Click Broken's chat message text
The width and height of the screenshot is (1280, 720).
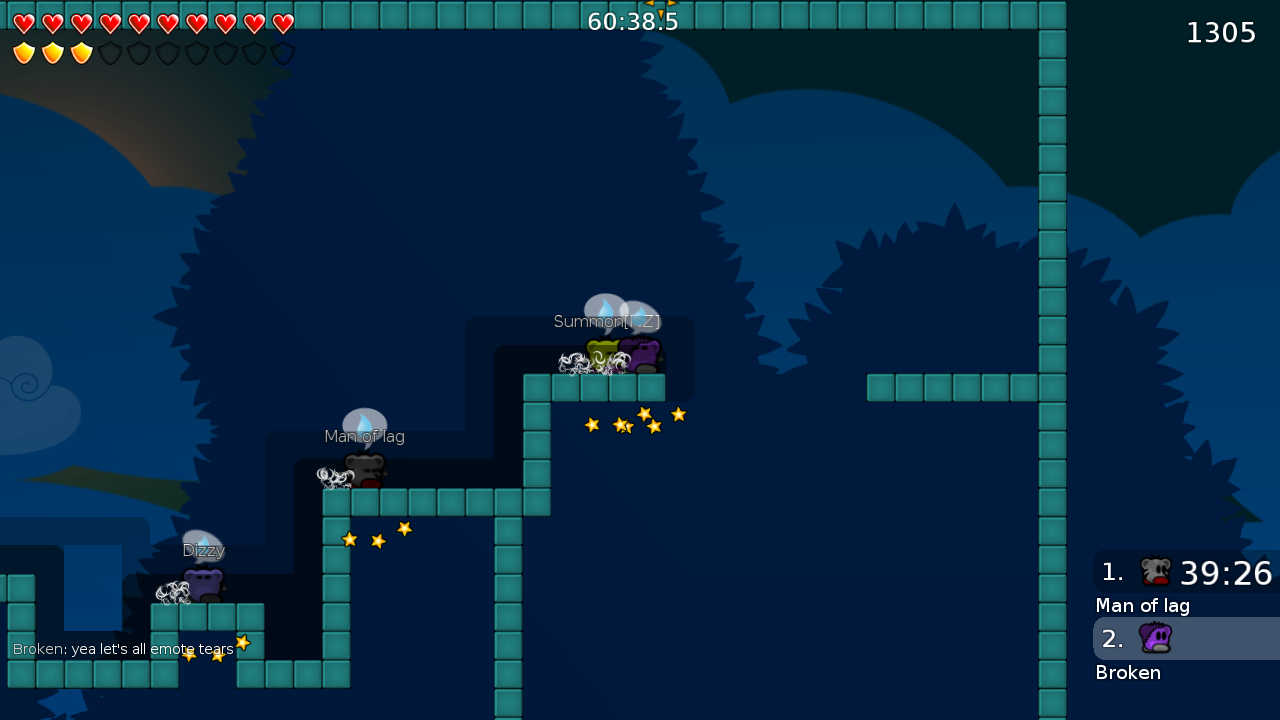click(122, 648)
